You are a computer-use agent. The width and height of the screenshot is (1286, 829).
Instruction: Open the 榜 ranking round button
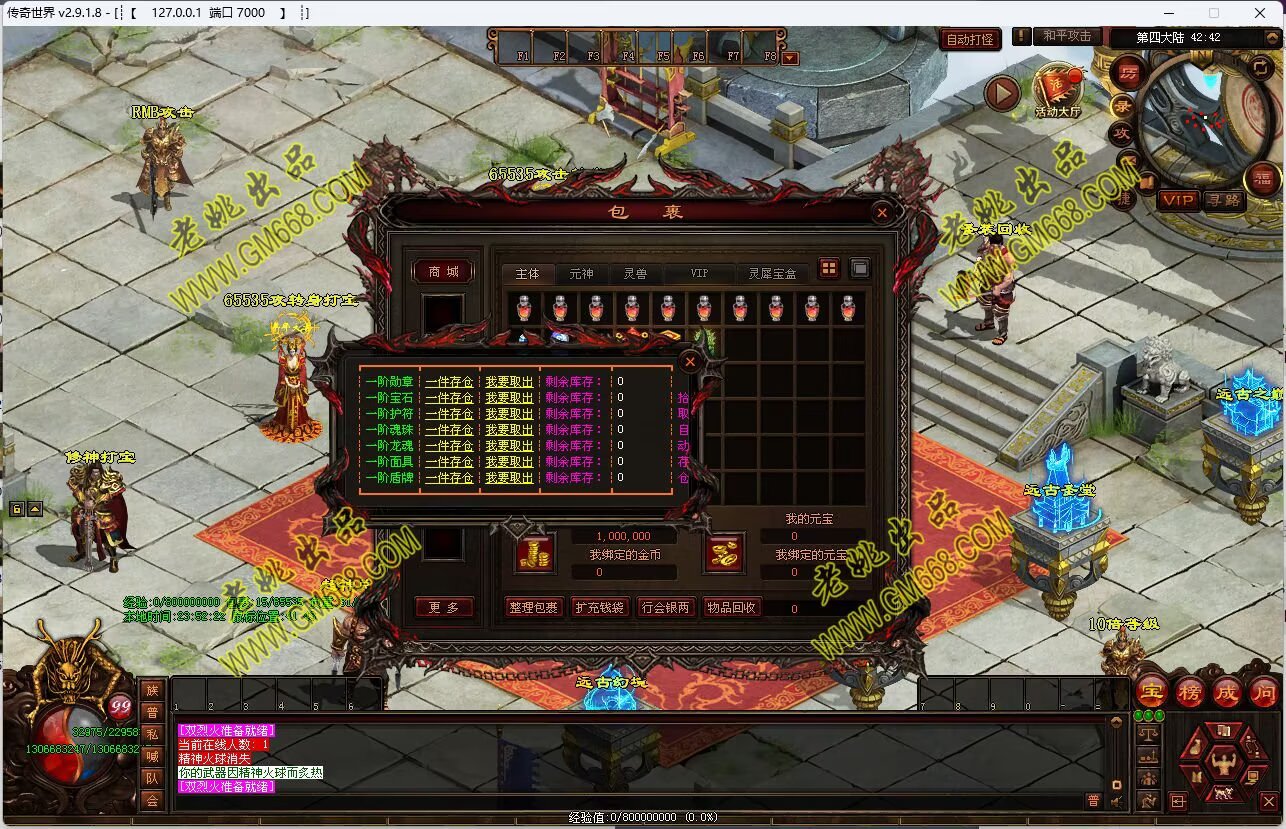tap(1189, 691)
